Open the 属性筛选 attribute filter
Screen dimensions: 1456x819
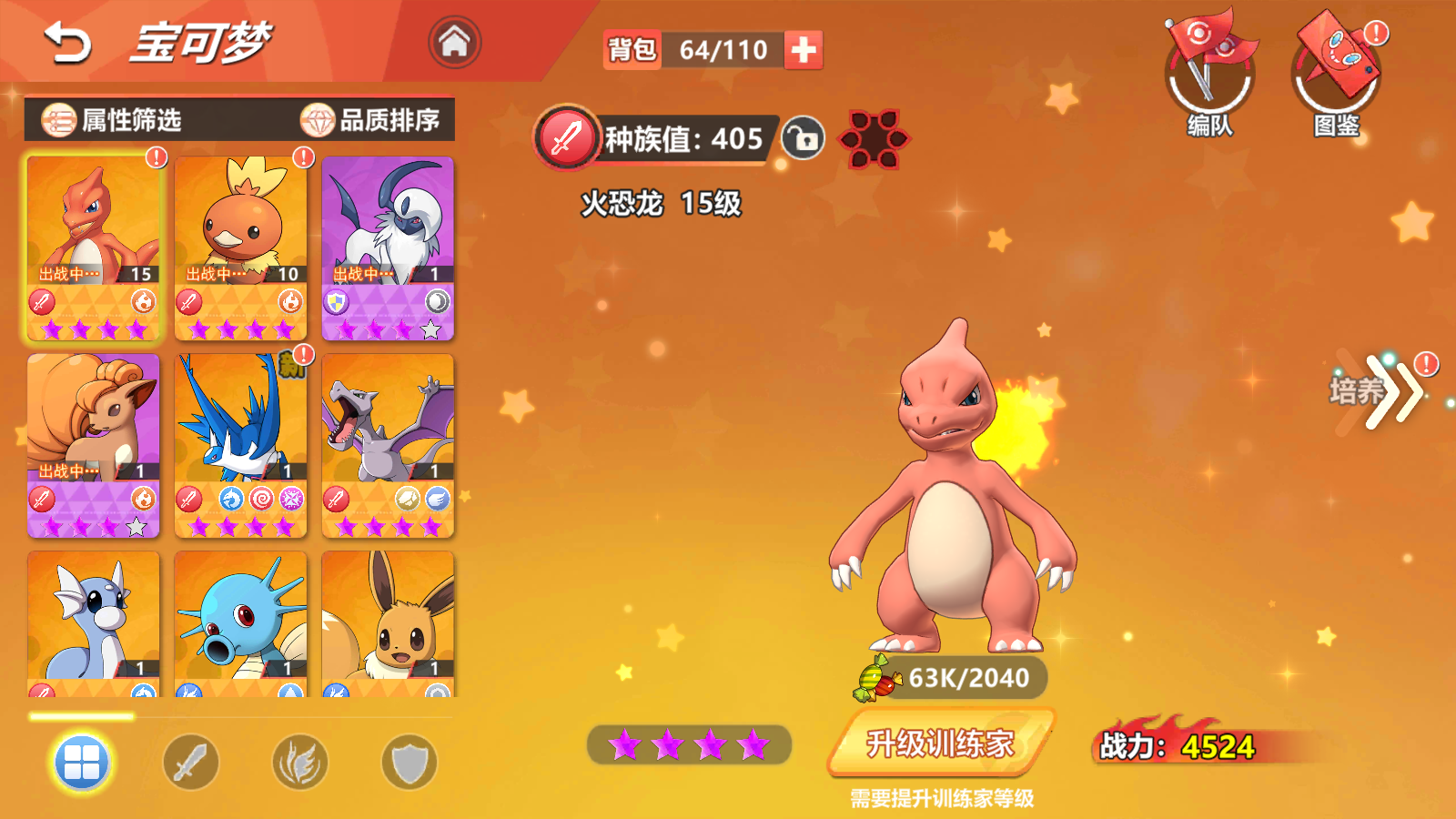pyautogui.click(x=113, y=120)
